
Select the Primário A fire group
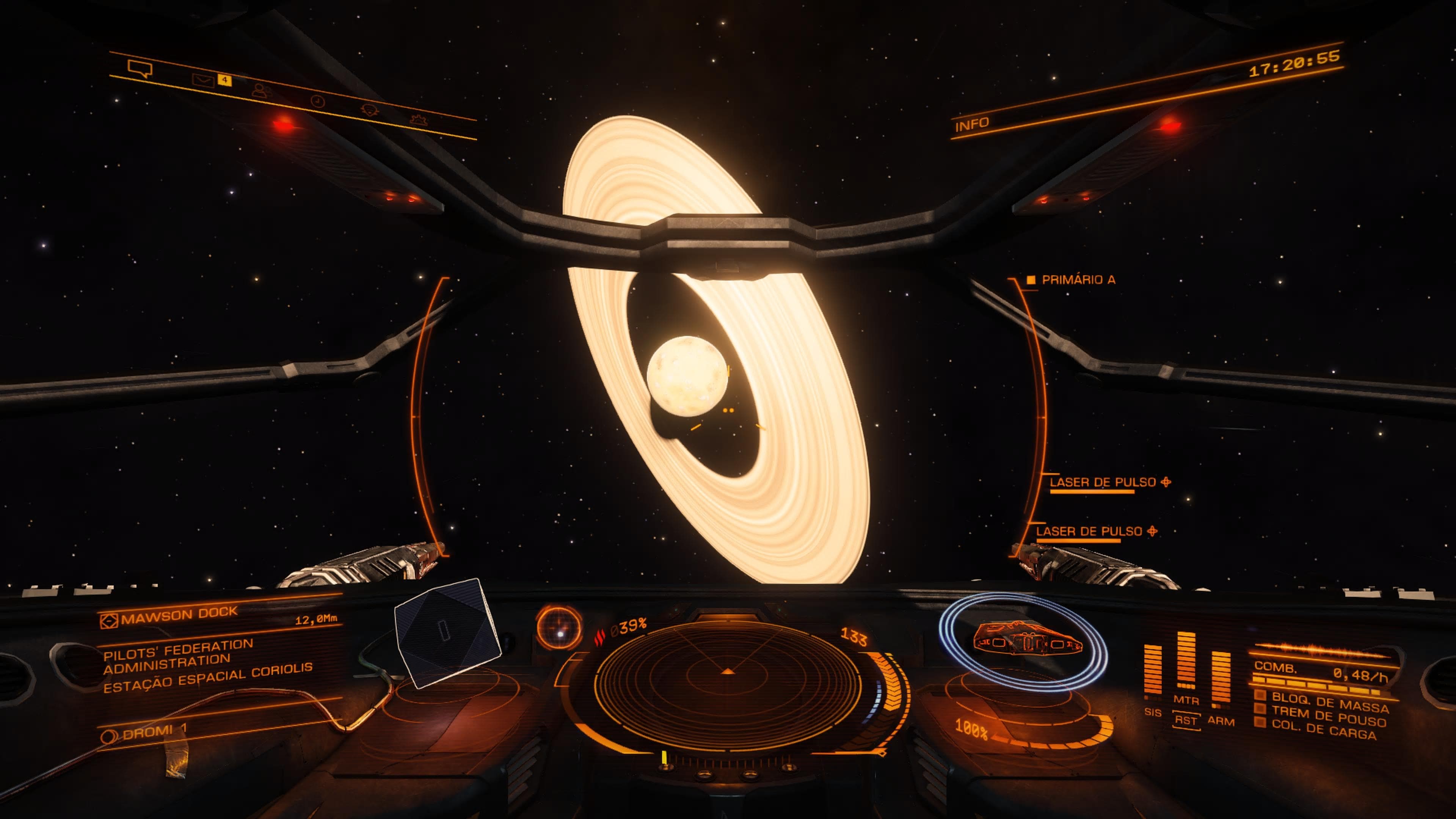tap(1077, 280)
